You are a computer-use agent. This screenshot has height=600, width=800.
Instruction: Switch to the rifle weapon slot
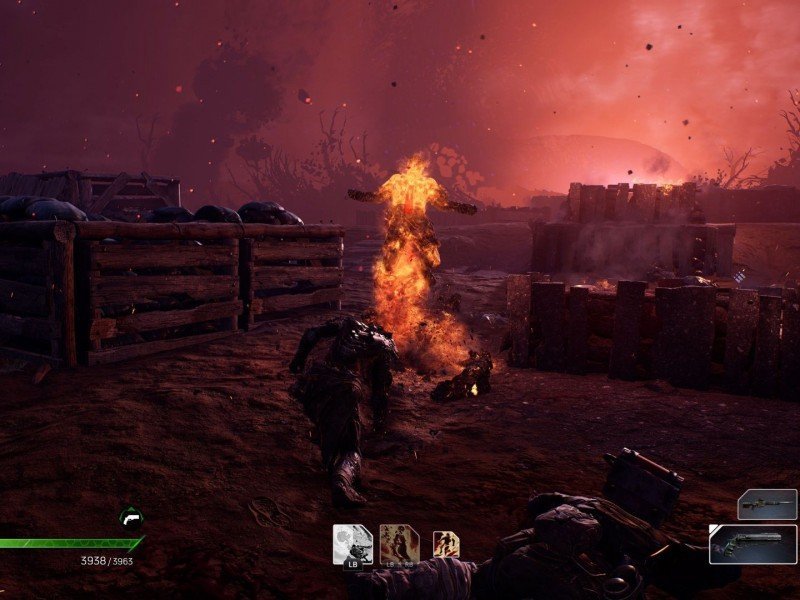(x=767, y=504)
